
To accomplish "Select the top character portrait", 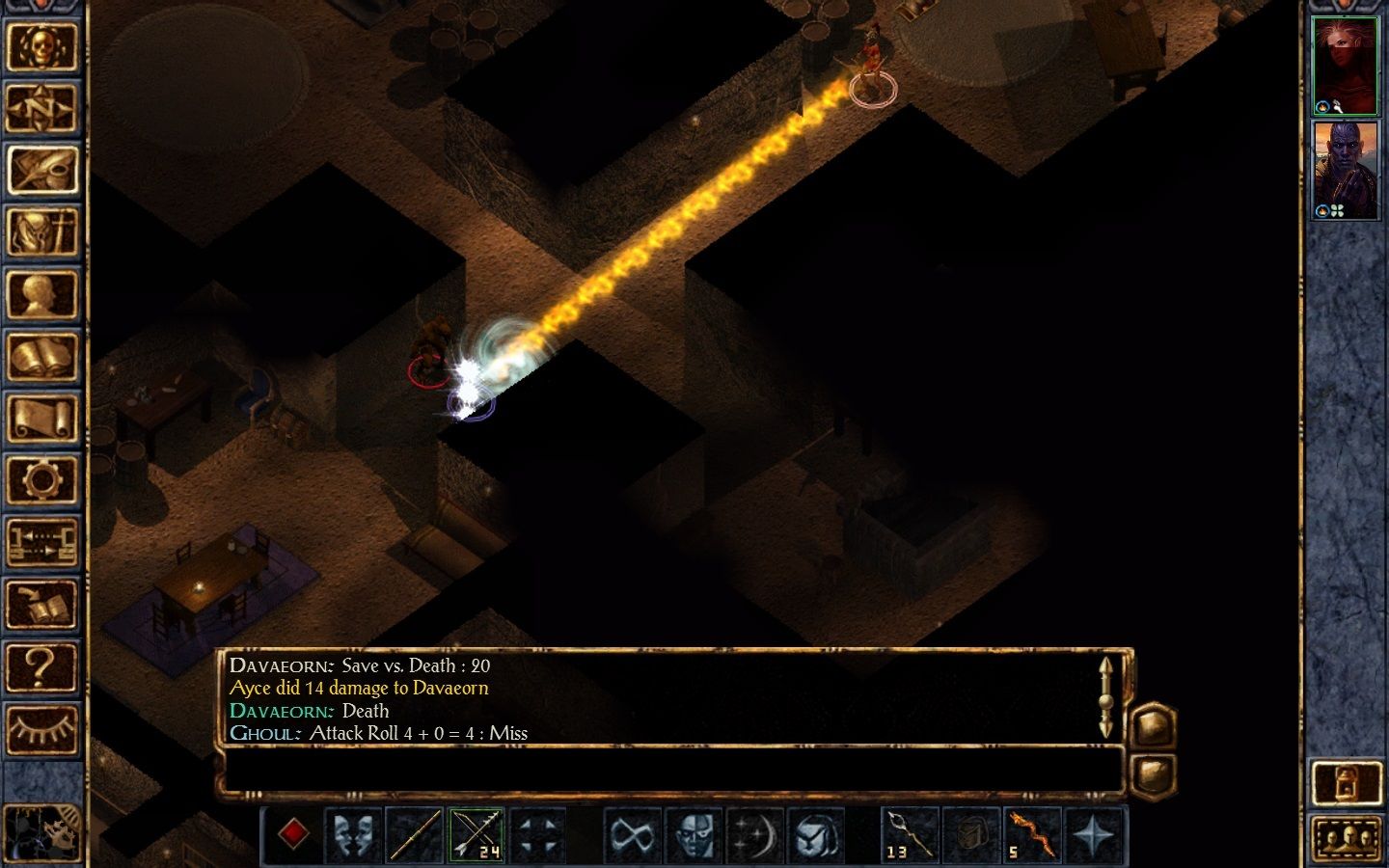I will (1346, 63).
